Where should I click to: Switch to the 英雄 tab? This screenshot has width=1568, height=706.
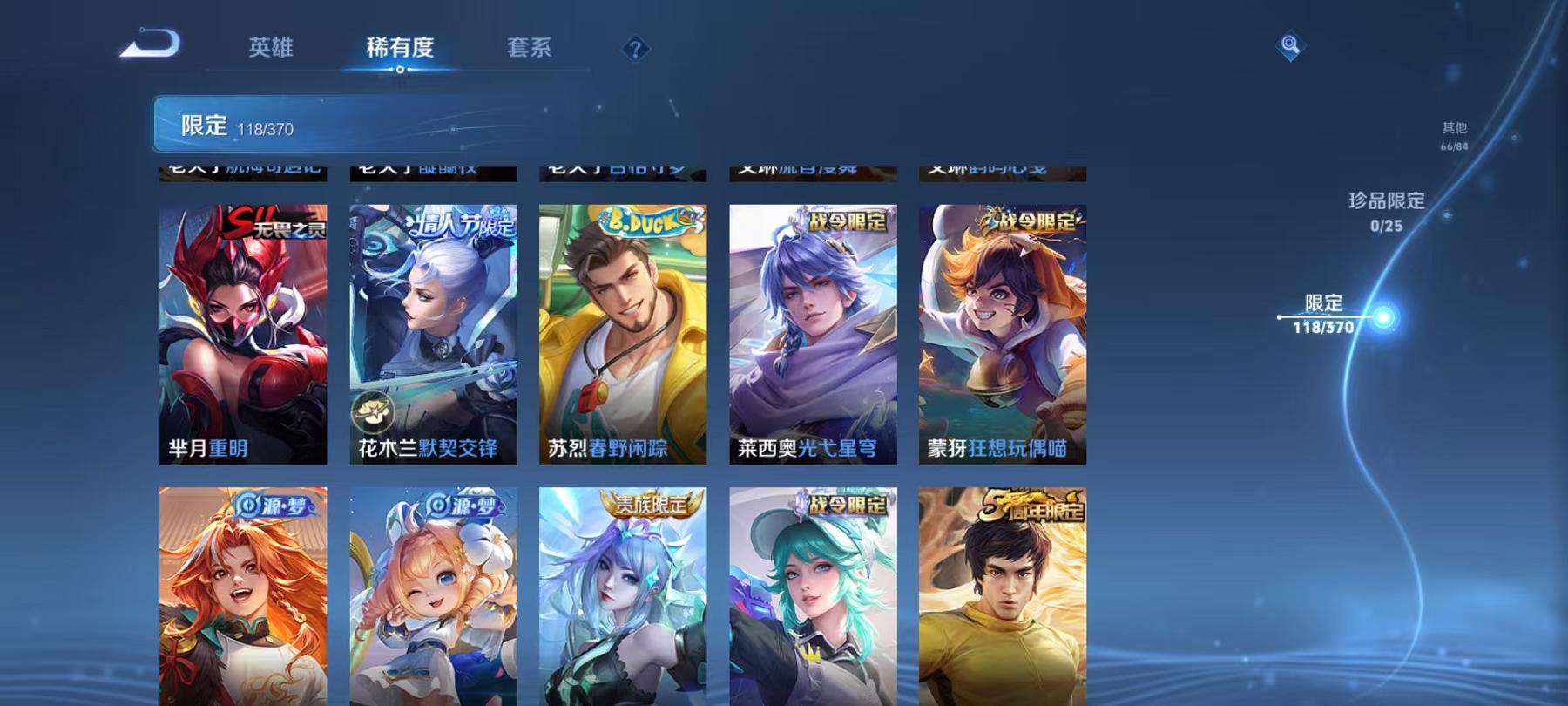(271, 50)
